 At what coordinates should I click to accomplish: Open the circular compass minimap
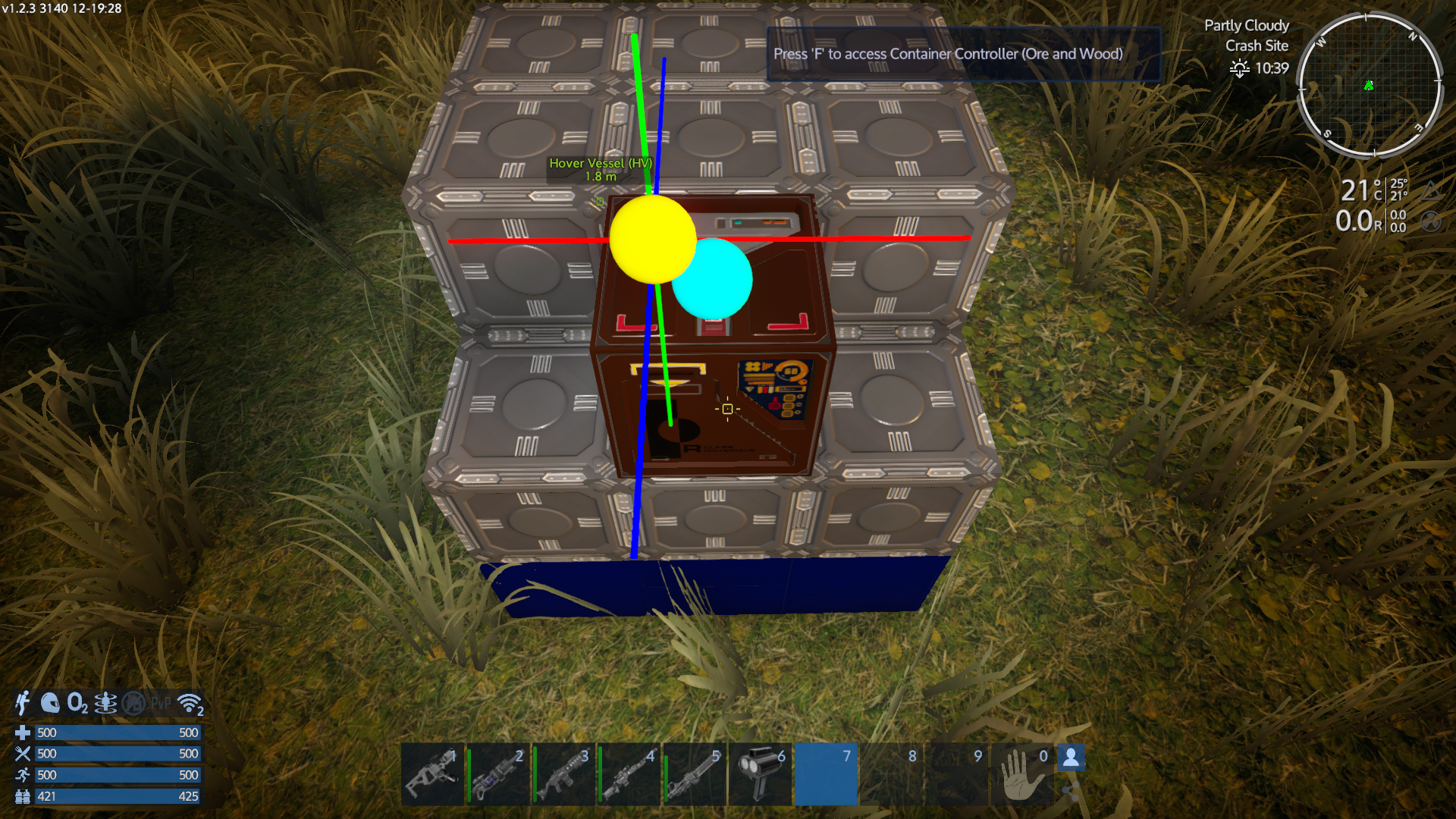pos(1370,85)
